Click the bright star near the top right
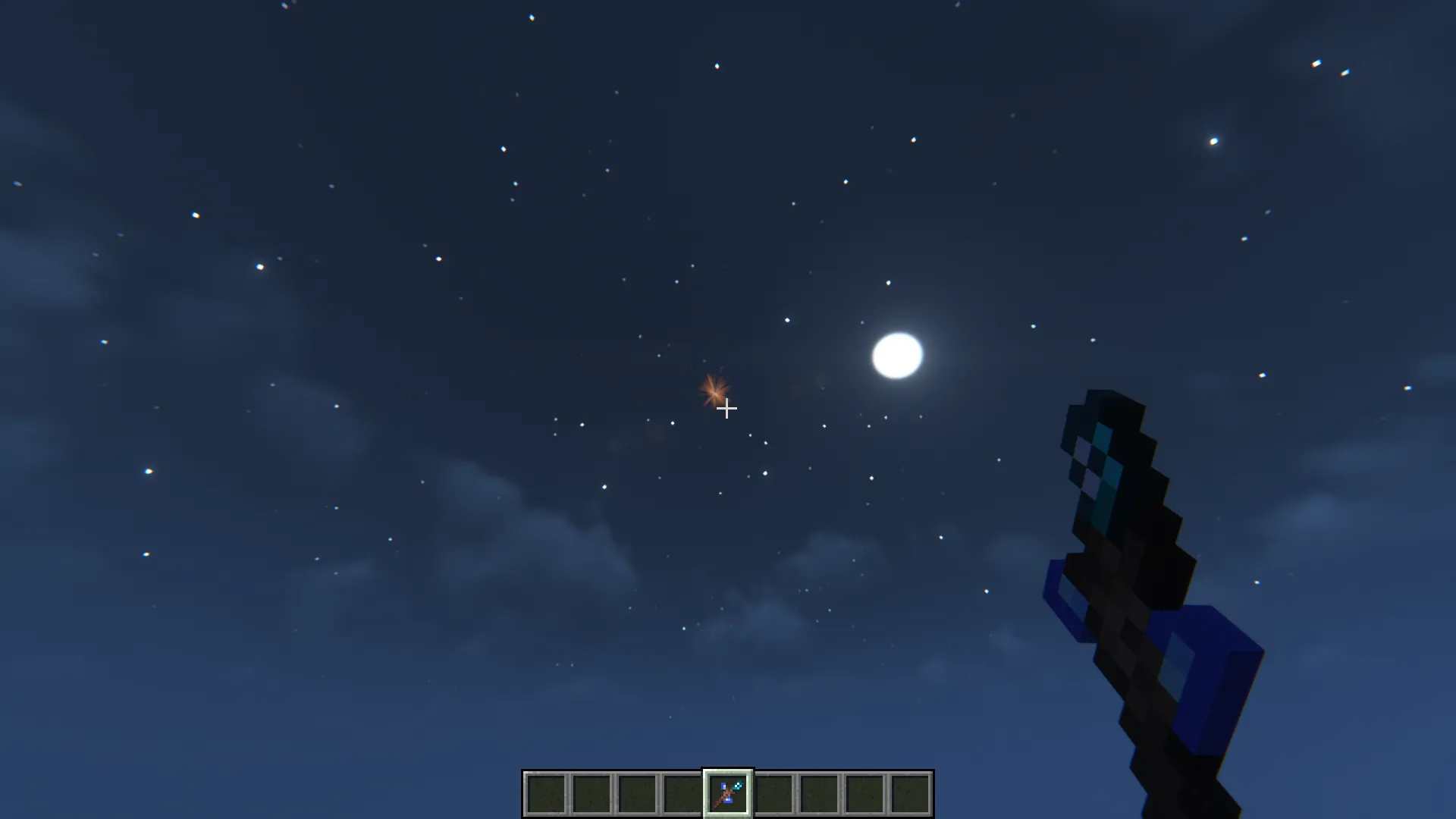This screenshot has height=819, width=1456. coord(1213,141)
